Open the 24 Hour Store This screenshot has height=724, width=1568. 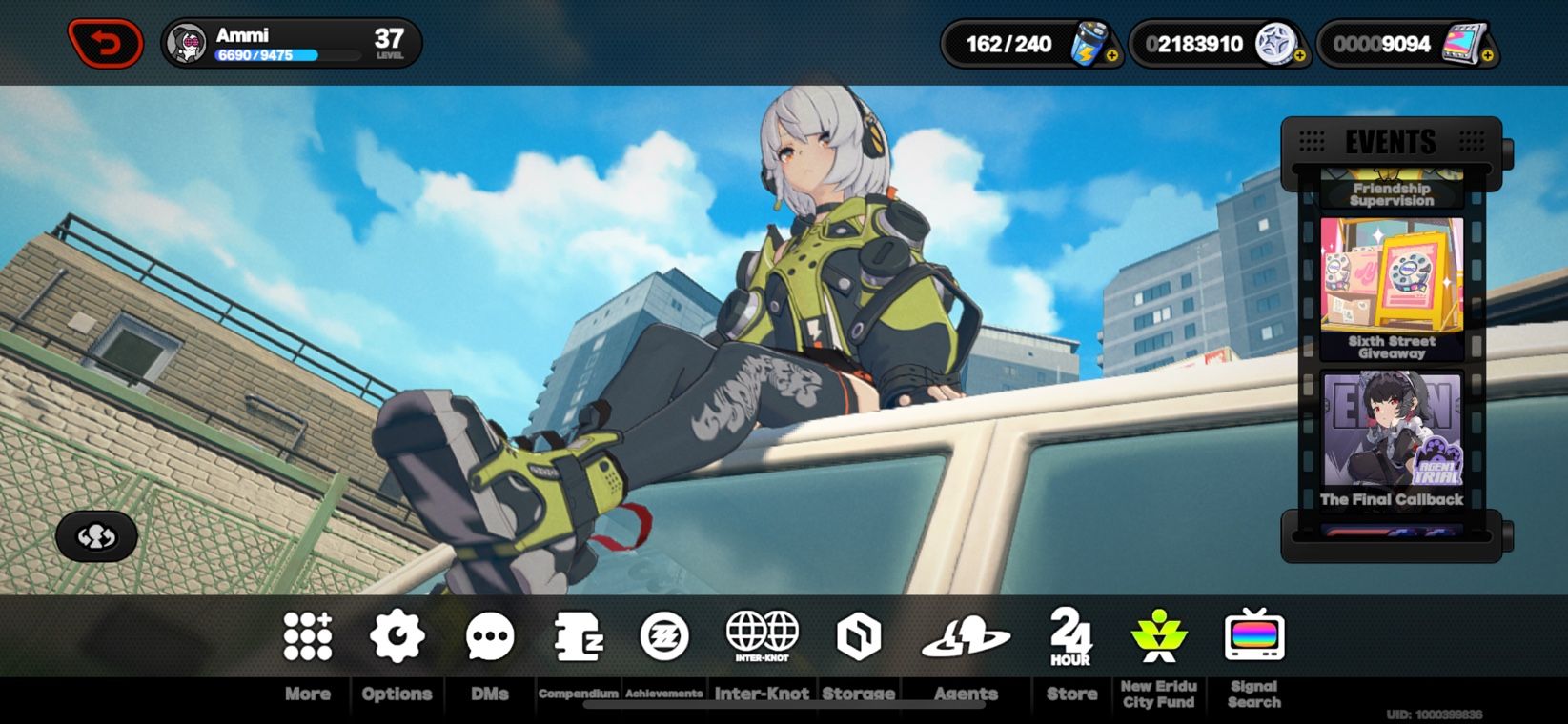1069,638
